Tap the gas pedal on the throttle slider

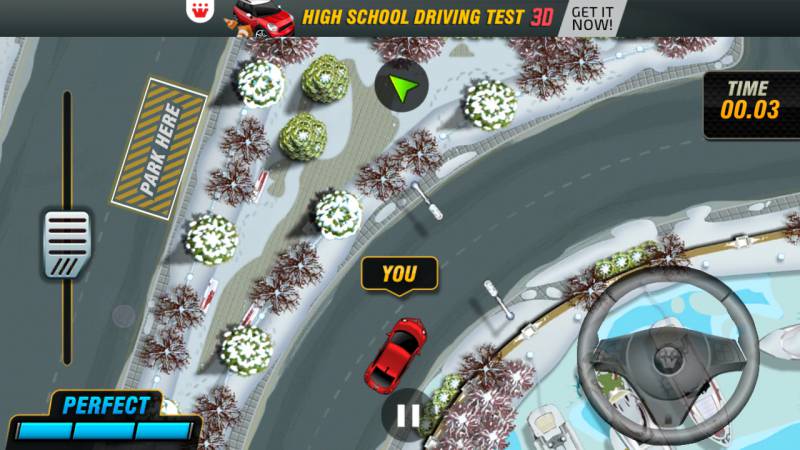(x=67, y=243)
